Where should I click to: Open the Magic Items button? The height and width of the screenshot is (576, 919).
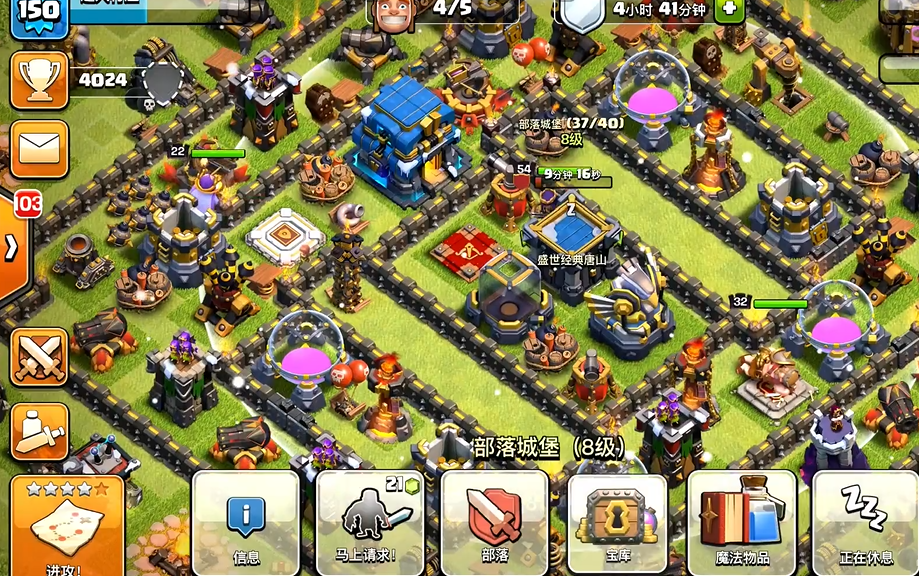[741, 522]
